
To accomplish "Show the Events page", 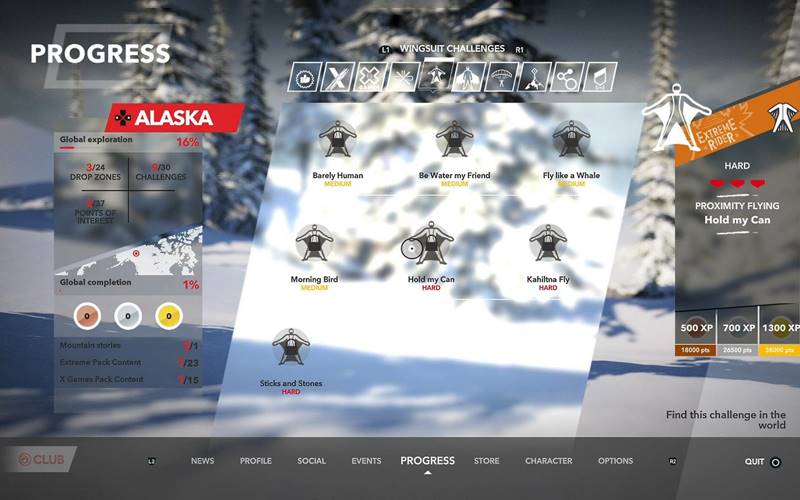I will [x=366, y=461].
